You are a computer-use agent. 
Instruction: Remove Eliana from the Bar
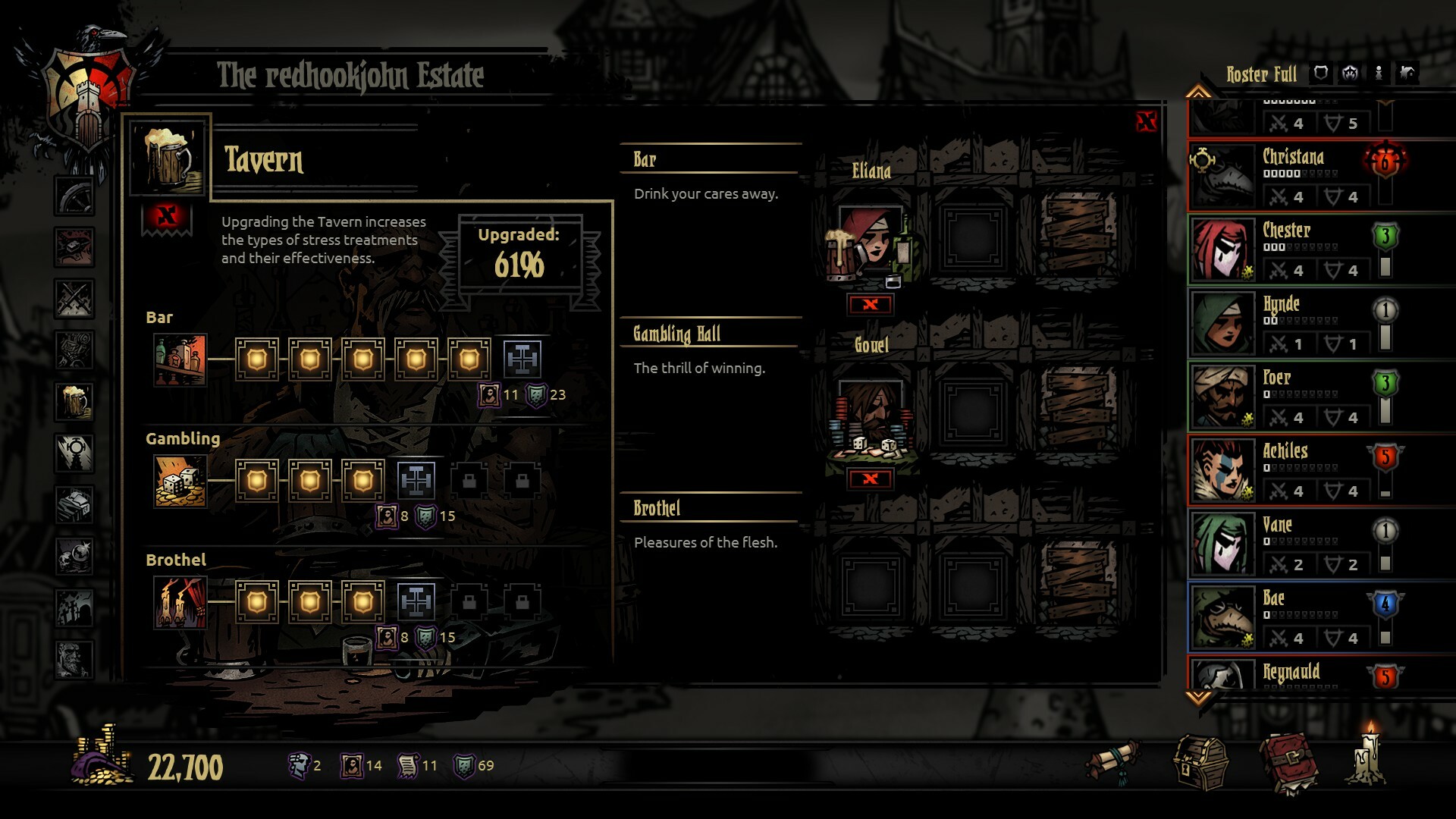pyautogui.click(x=871, y=305)
